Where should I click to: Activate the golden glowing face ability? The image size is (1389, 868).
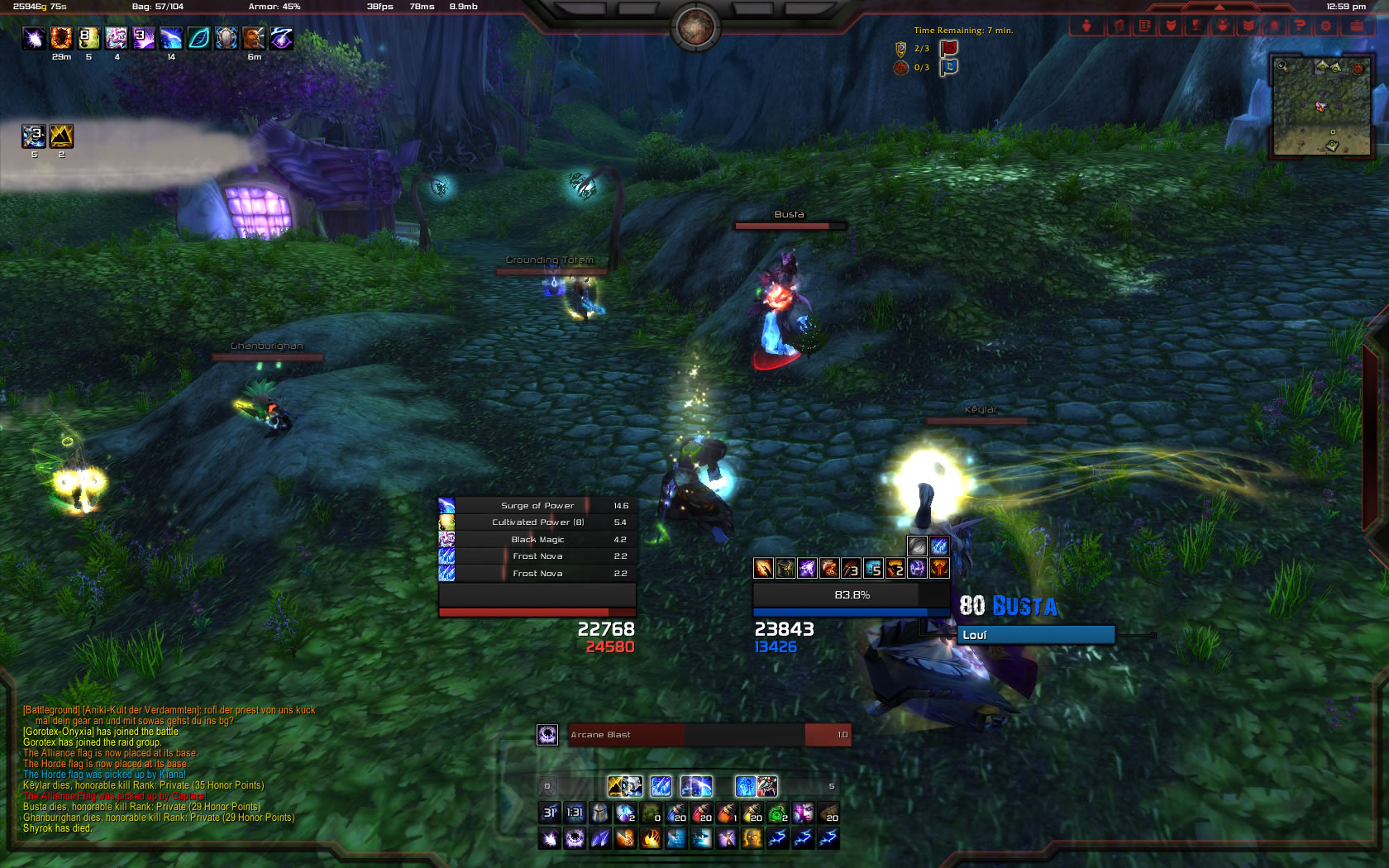pos(752,839)
